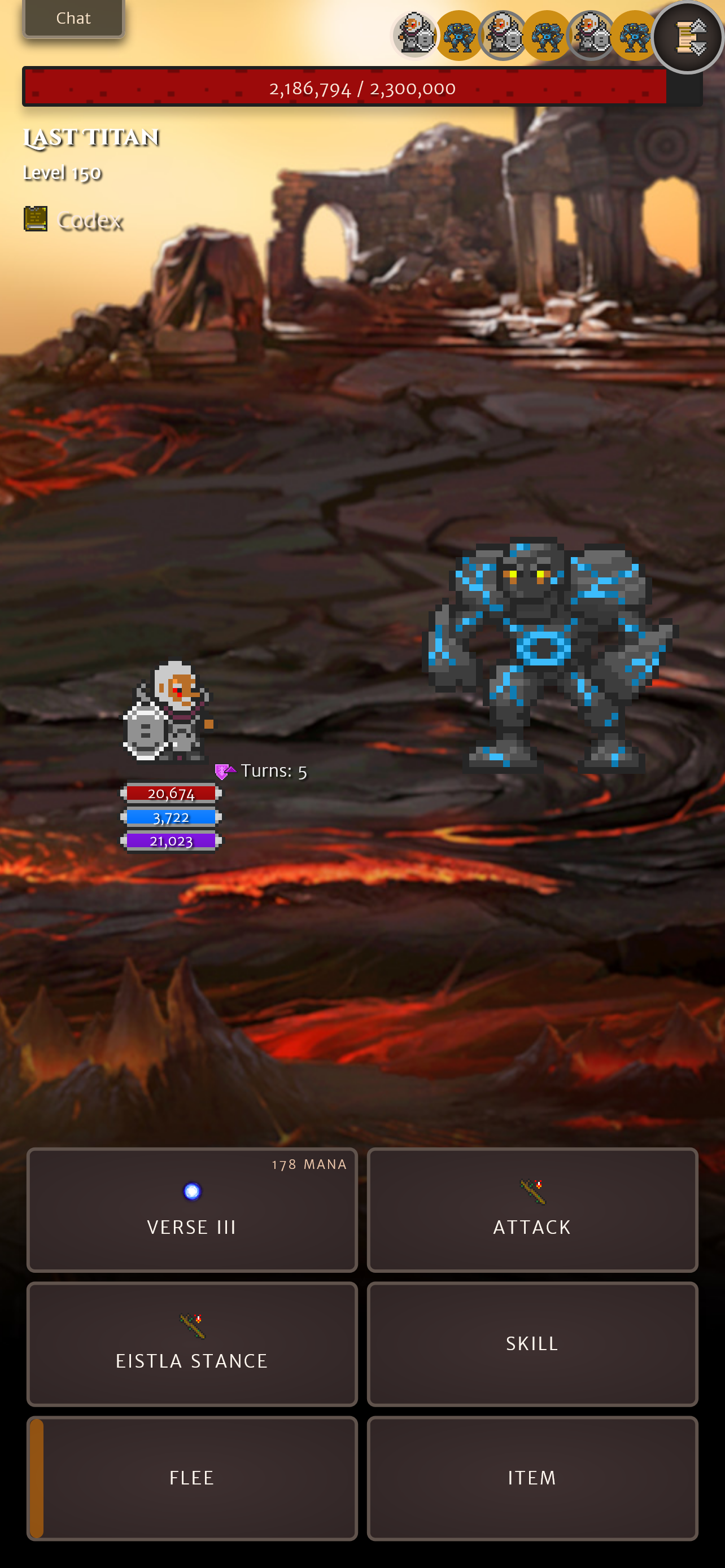This screenshot has width=725, height=1568.
Task: Open the Codex
Action: point(73,221)
